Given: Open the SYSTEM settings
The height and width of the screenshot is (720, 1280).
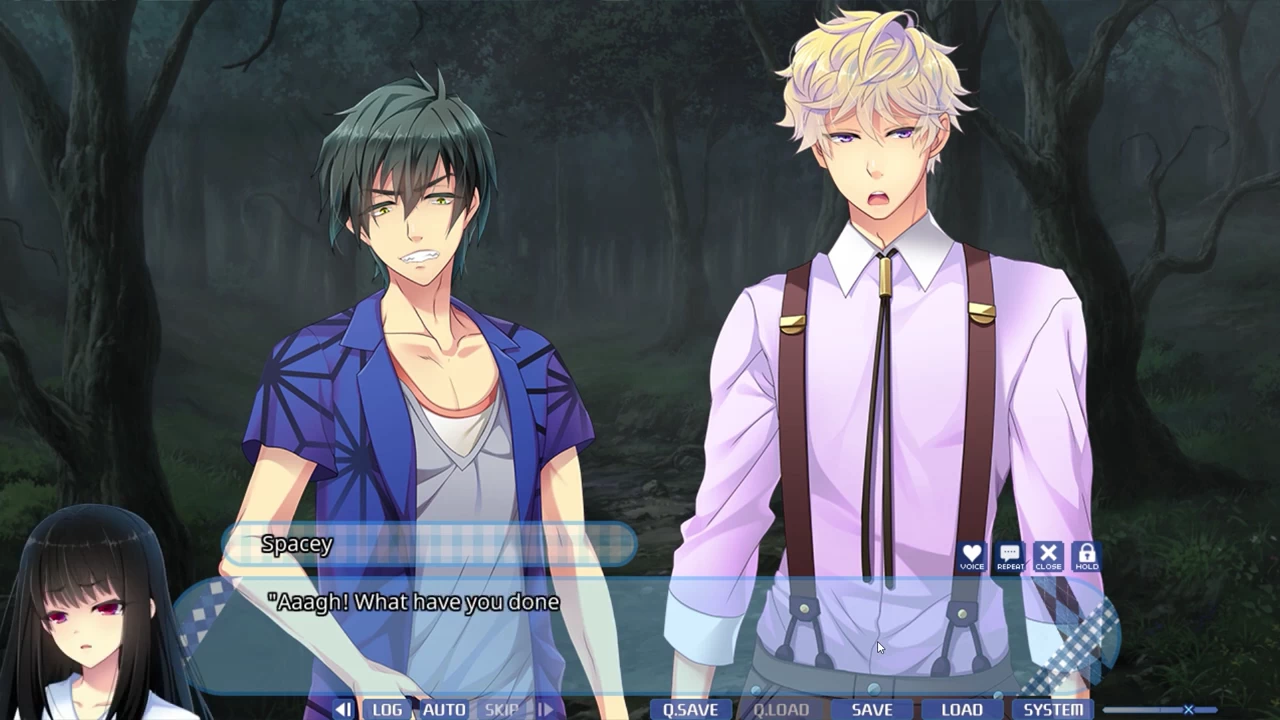Looking at the screenshot, I should pos(1053,710).
